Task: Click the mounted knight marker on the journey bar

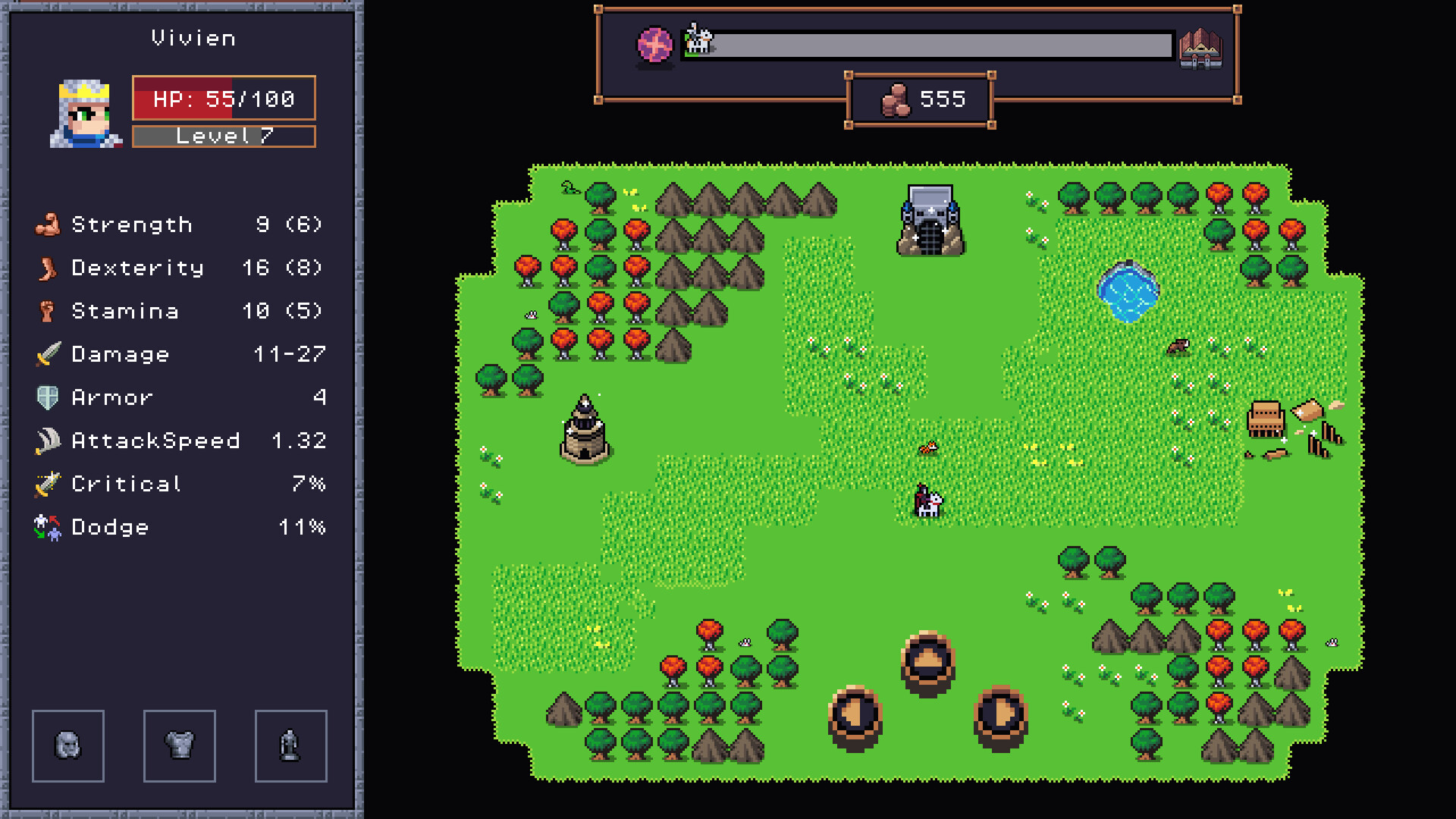Action: click(698, 39)
